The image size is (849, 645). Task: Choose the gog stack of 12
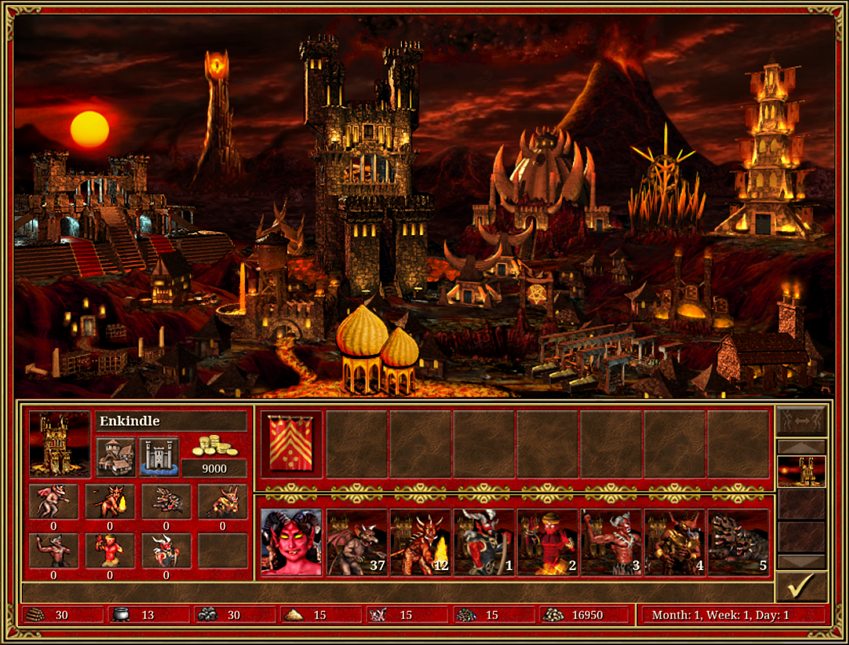pos(420,542)
